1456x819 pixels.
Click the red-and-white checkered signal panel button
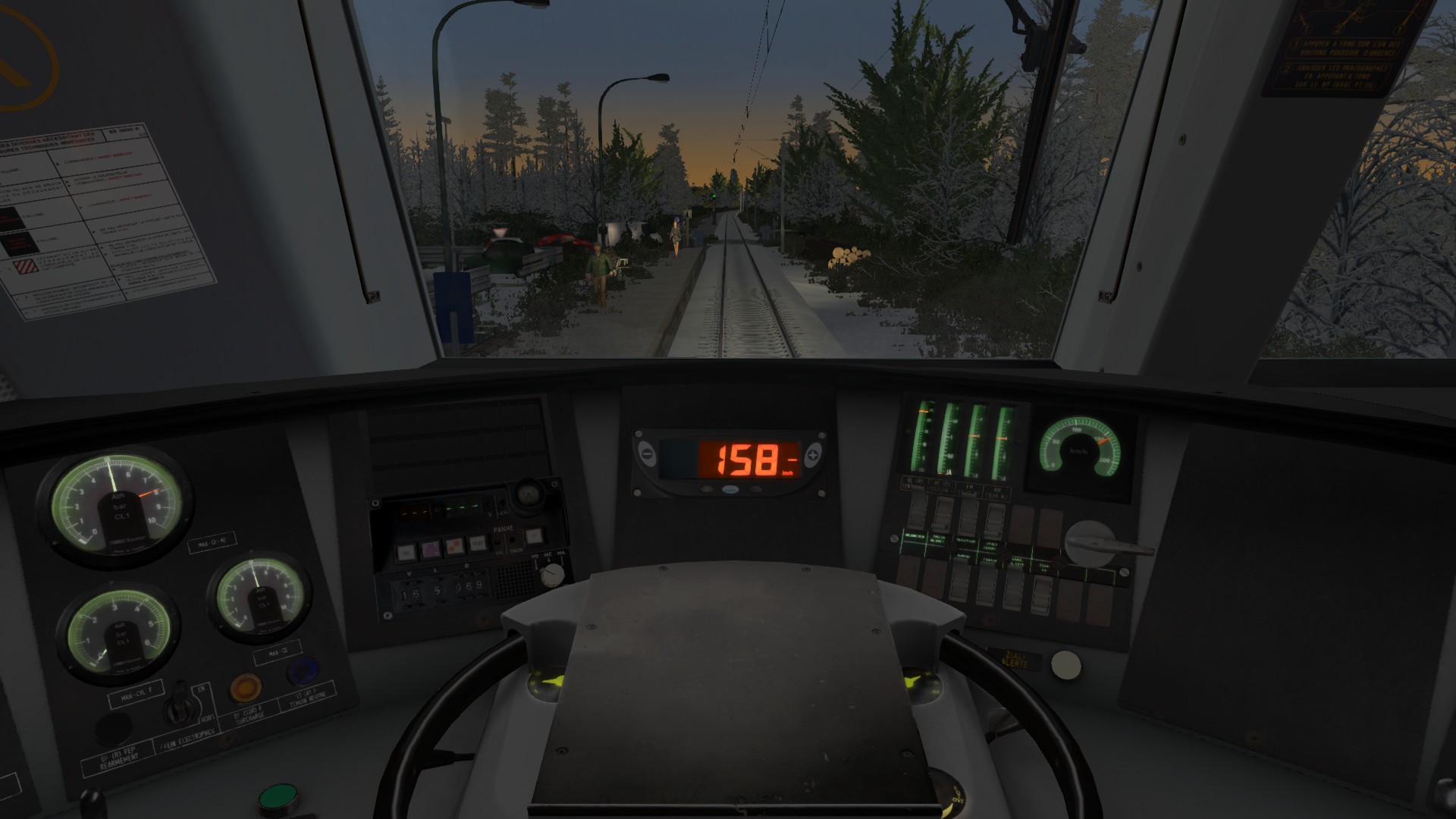pos(455,545)
